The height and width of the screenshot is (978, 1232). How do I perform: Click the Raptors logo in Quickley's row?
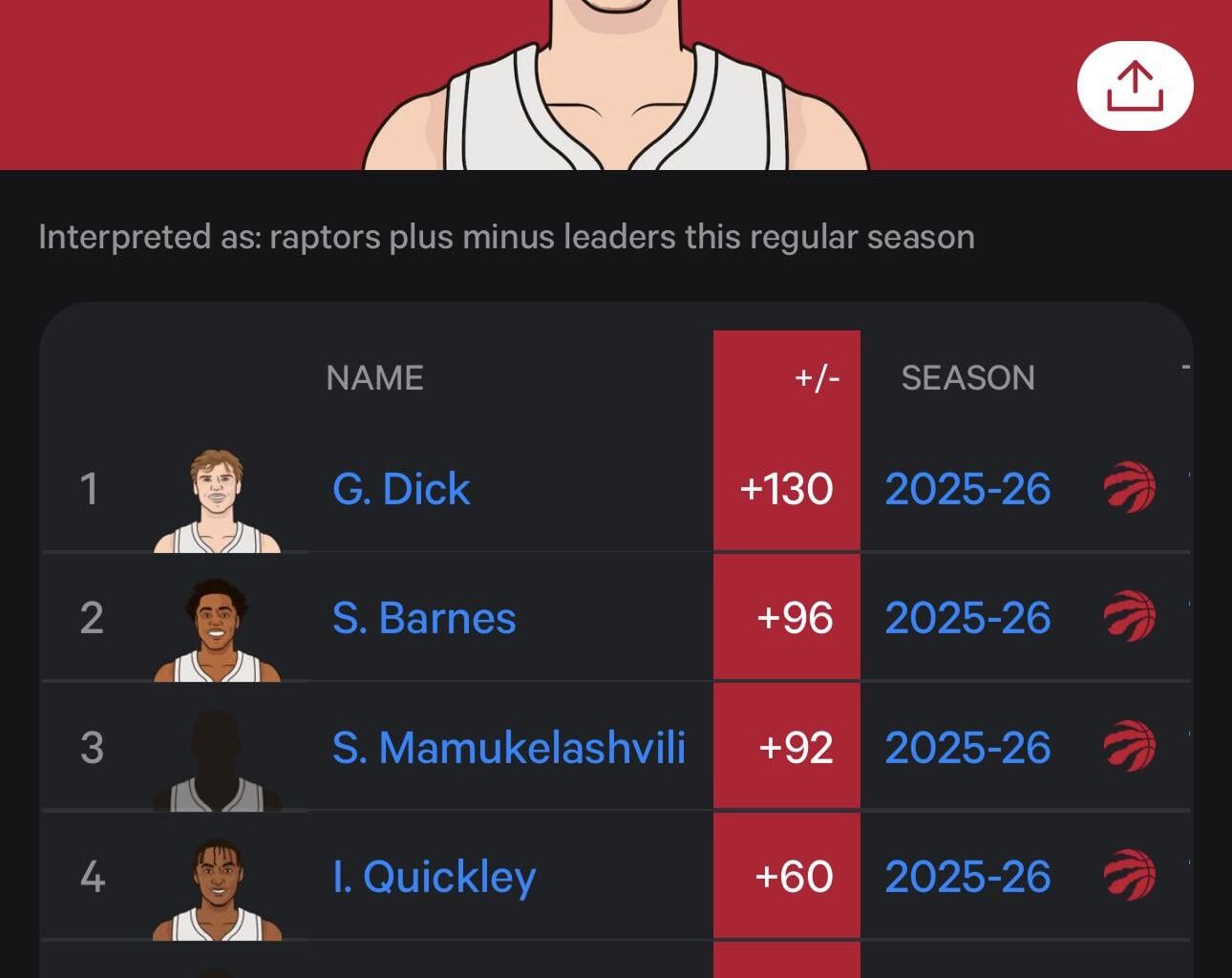(1130, 876)
